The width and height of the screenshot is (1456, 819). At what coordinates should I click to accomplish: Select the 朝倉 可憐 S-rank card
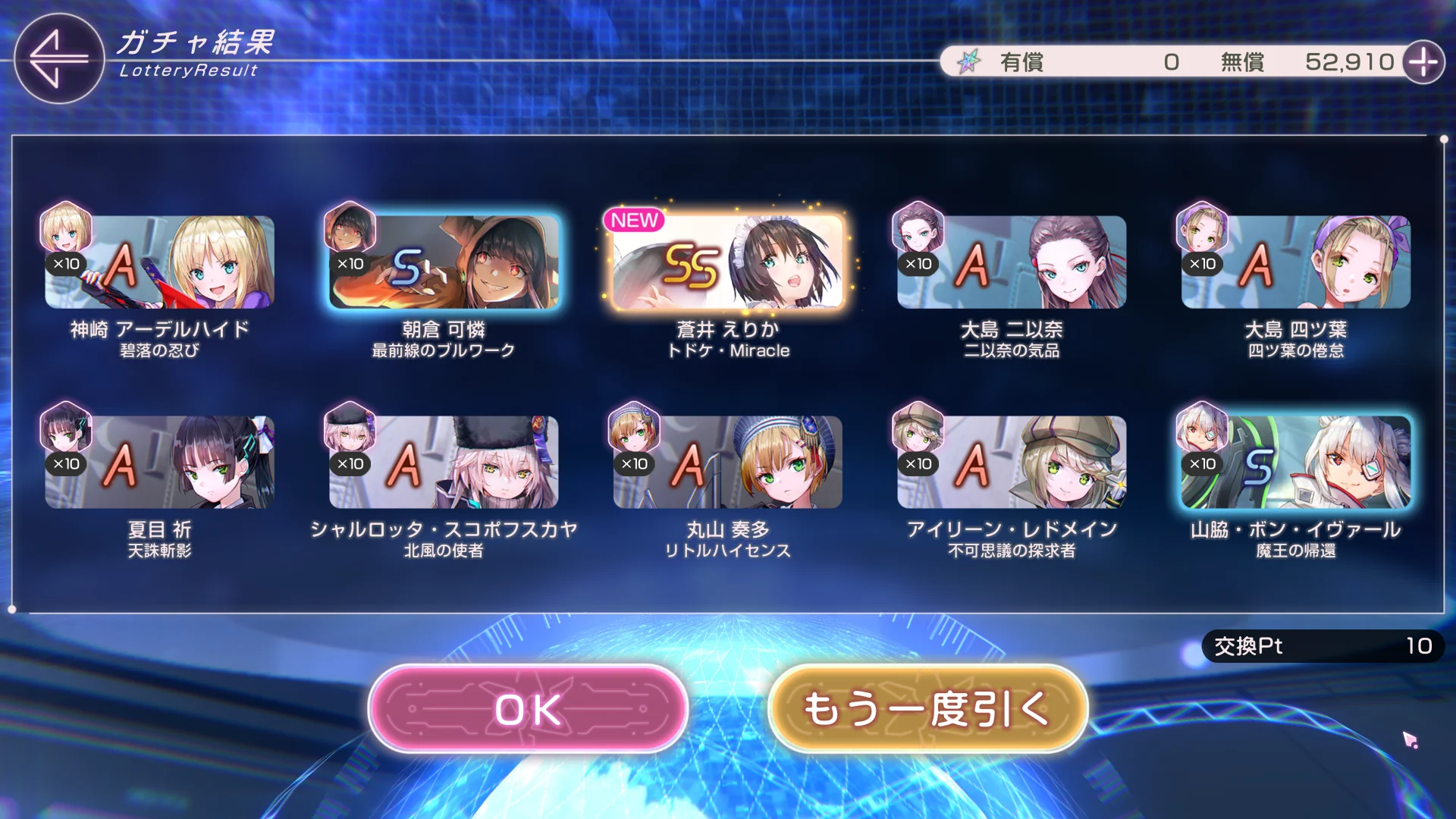[444, 262]
